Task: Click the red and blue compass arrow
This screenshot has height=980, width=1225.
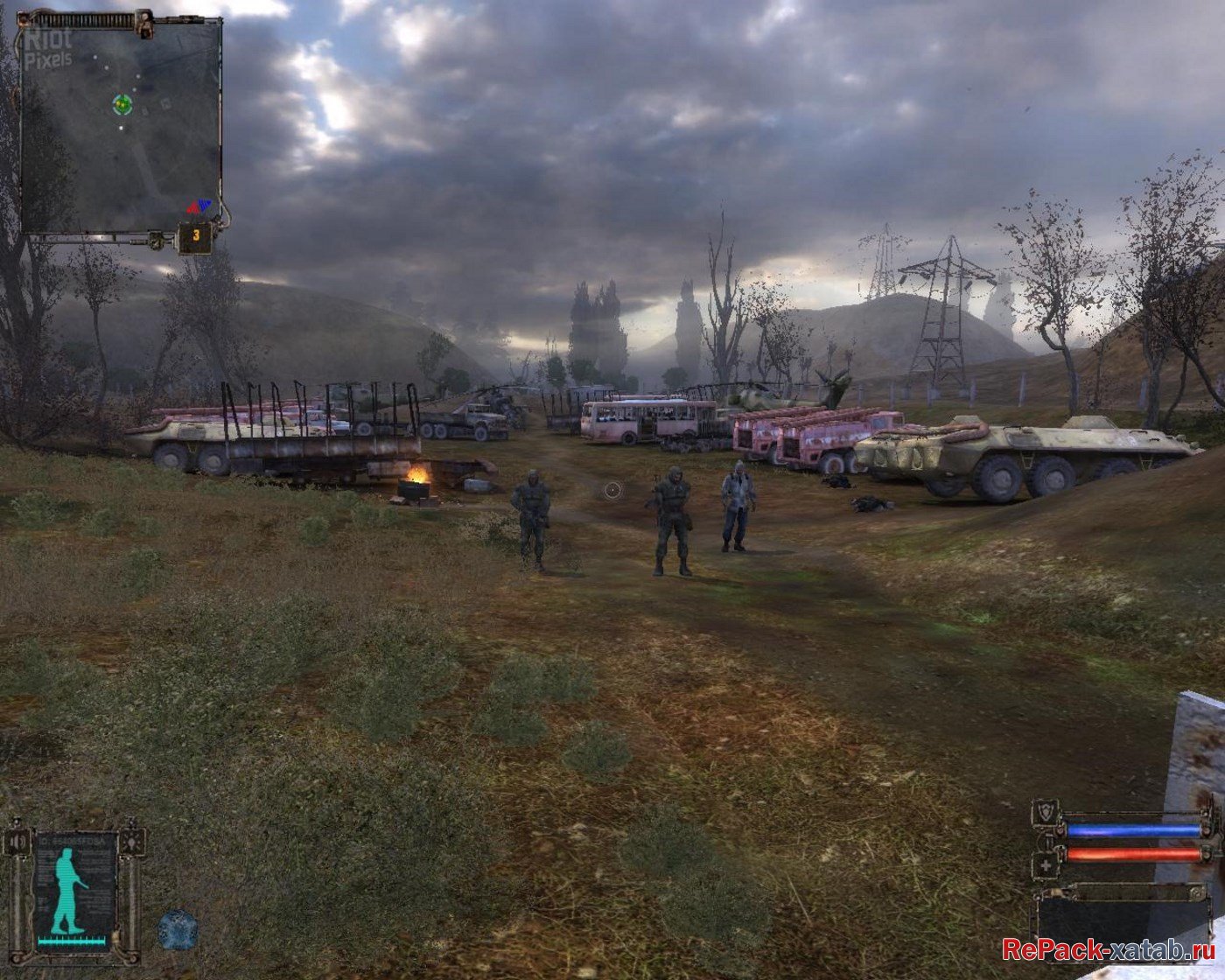Action: (x=199, y=206)
